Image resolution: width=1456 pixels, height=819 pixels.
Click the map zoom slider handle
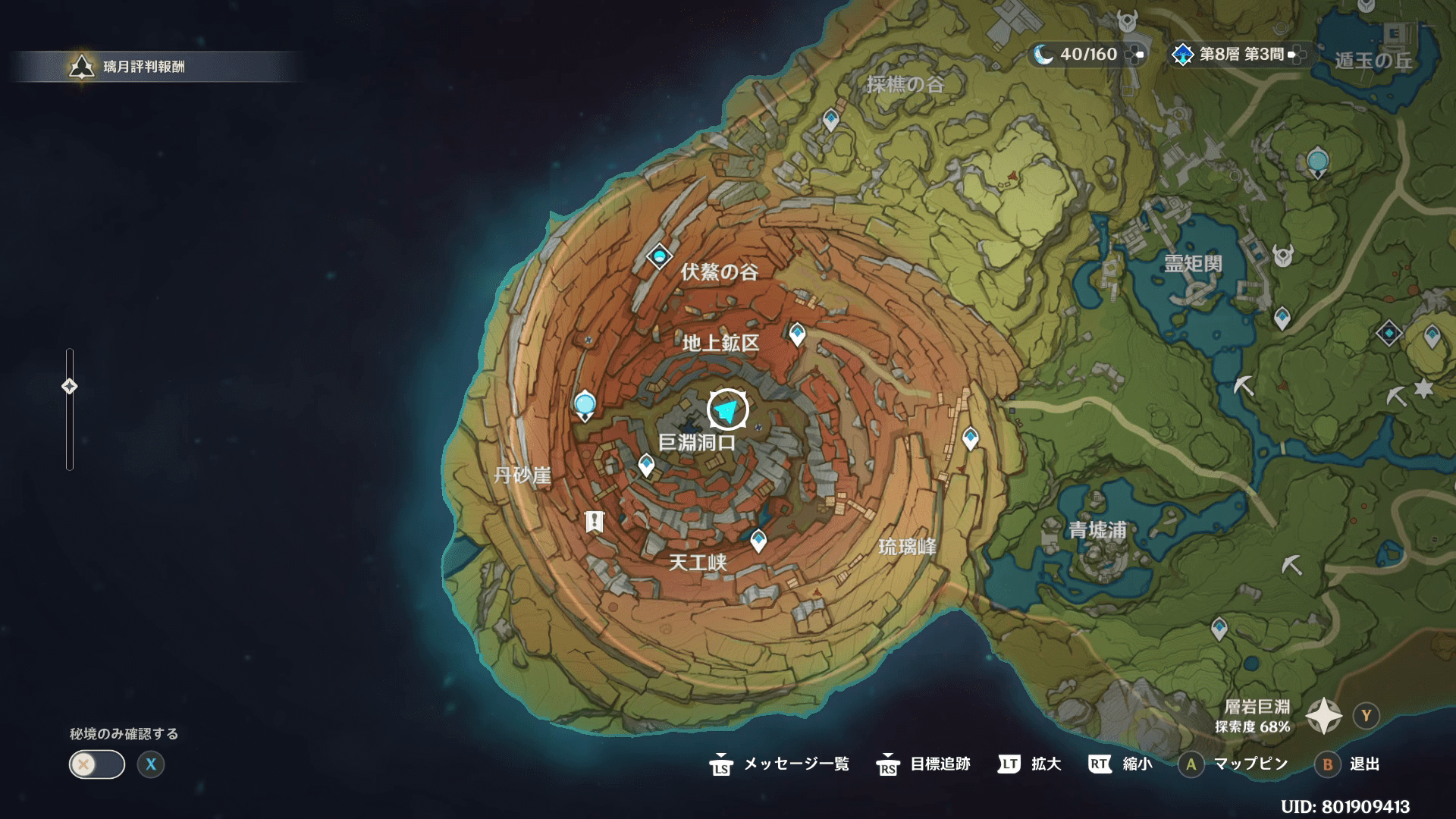pos(70,387)
